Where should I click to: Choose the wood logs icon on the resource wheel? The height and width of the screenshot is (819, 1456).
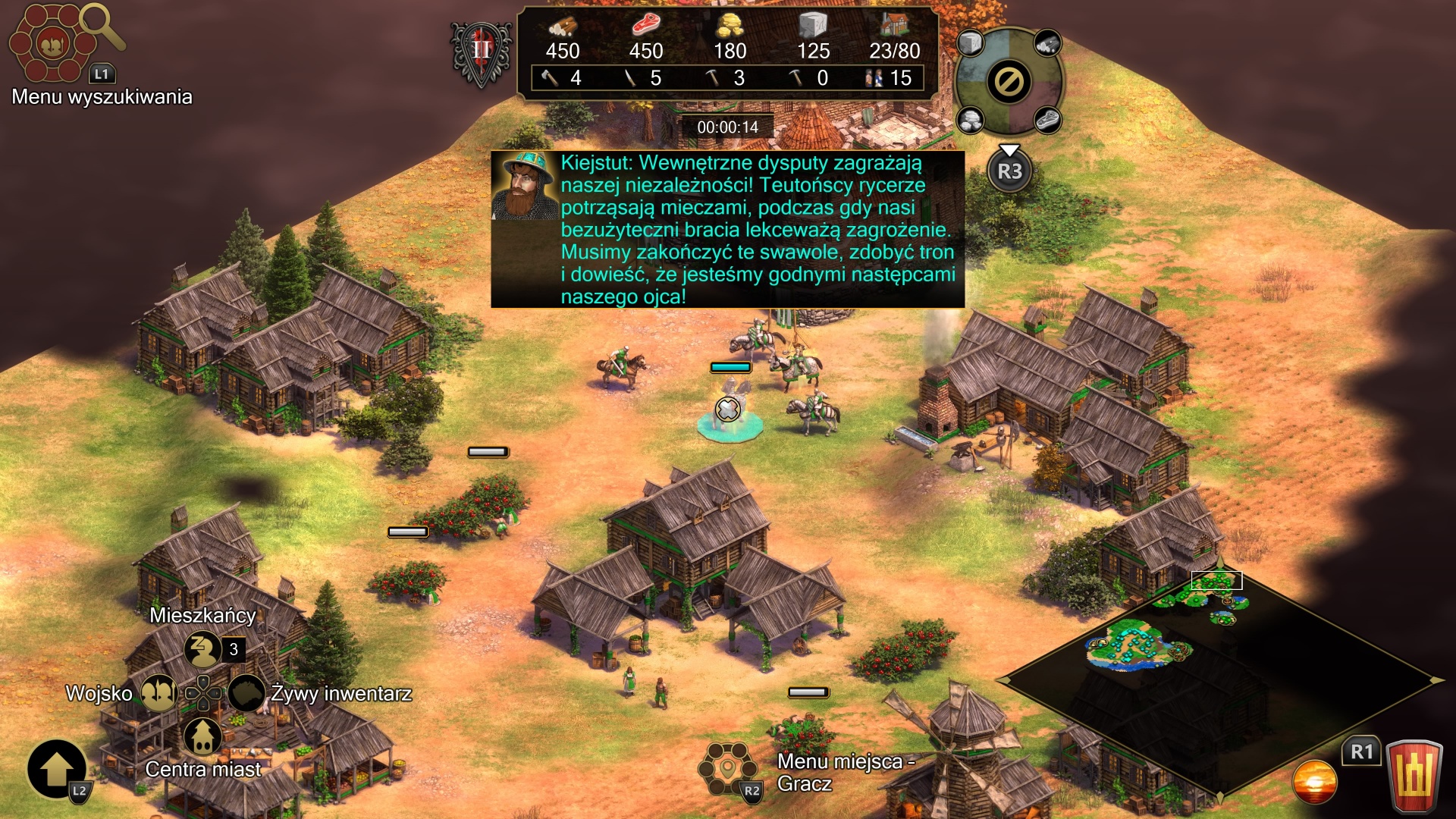click(1047, 43)
